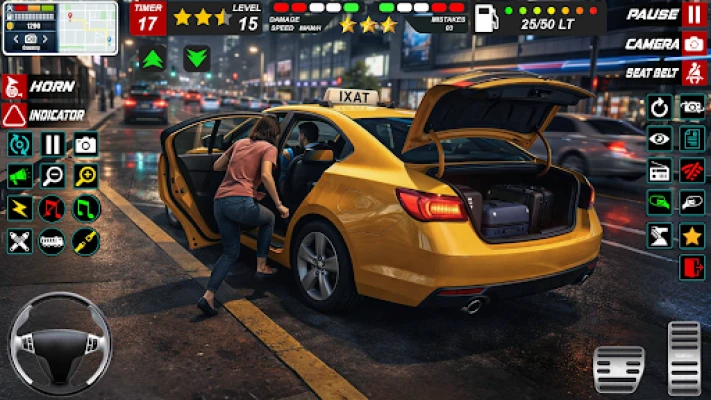Tap the green up-arrow gear button
The width and height of the screenshot is (711, 400).
pyautogui.click(x=154, y=58)
